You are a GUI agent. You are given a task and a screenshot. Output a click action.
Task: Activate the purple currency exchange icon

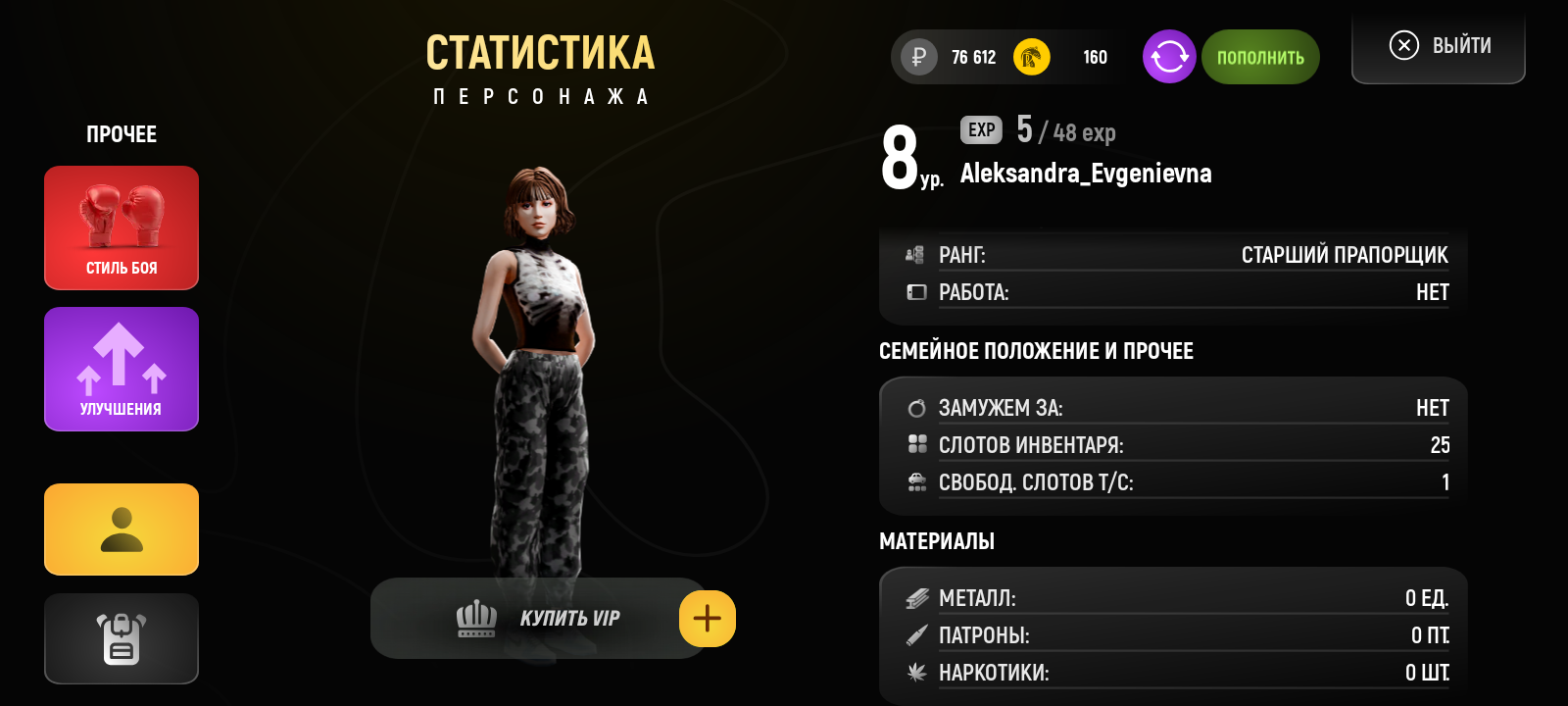pos(1169,57)
